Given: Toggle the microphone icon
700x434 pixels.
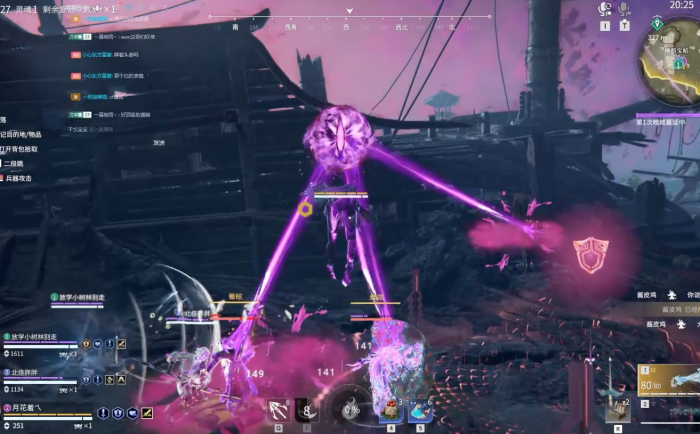Looking at the screenshot, I should (x=624, y=9).
